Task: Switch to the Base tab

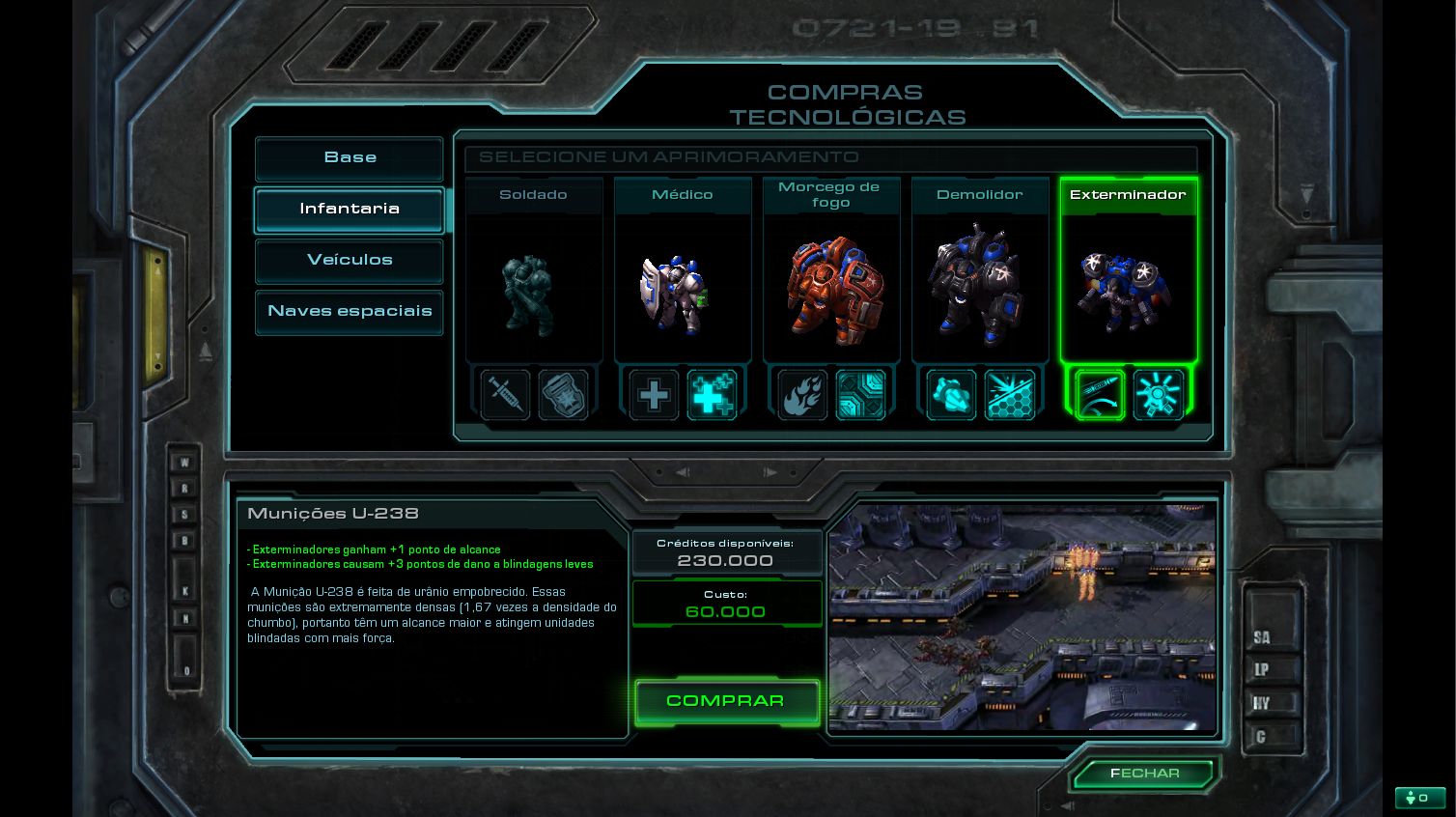Action: coord(350,158)
